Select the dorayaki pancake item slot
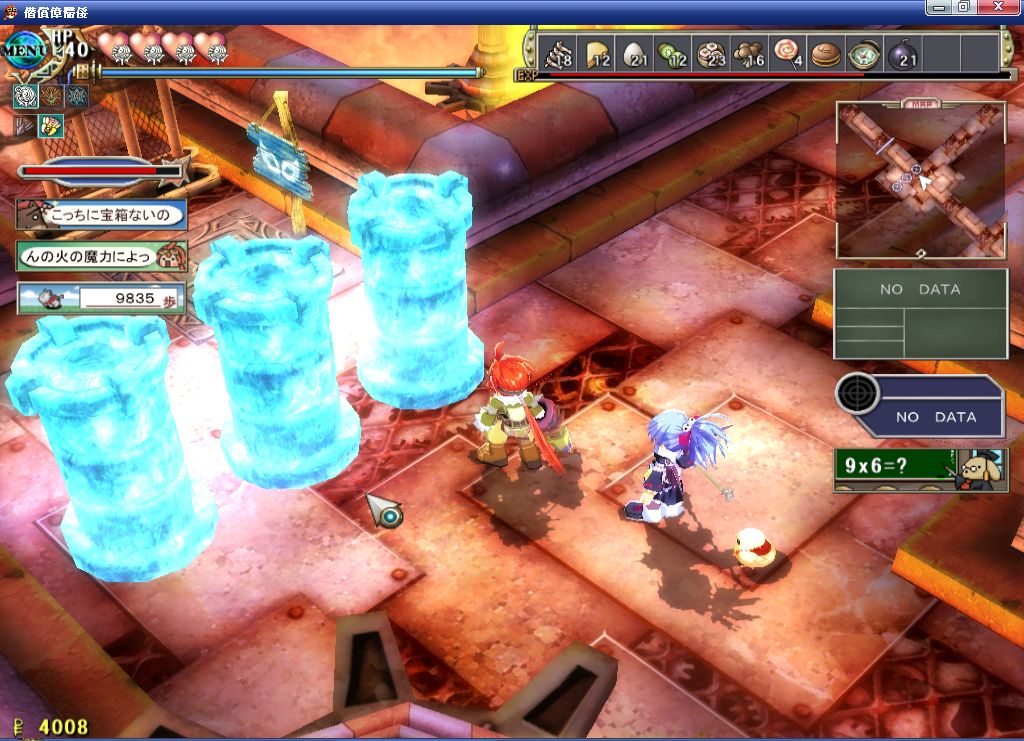 (825, 53)
